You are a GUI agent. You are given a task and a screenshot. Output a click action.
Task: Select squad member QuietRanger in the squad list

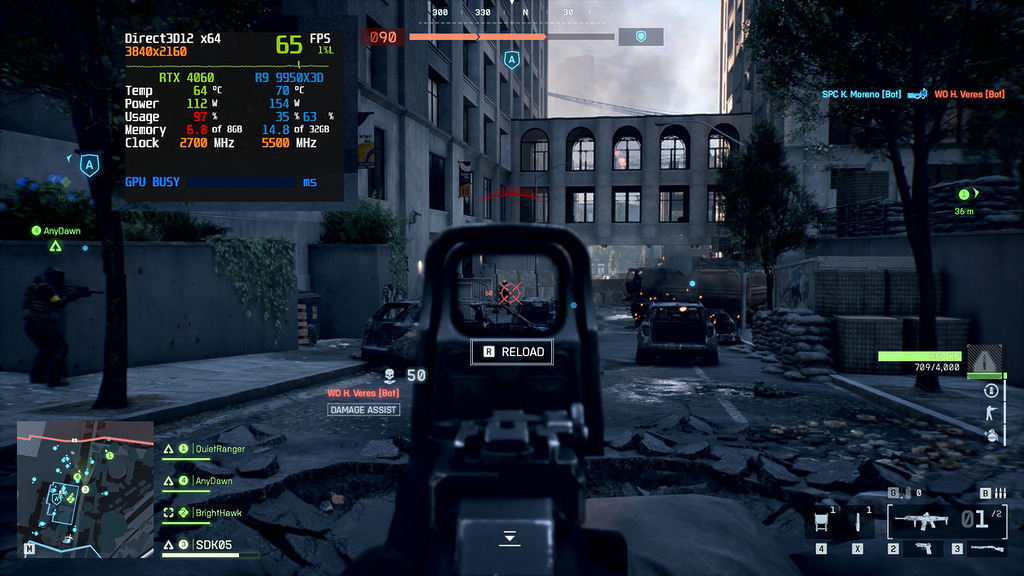tap(218, 449)
